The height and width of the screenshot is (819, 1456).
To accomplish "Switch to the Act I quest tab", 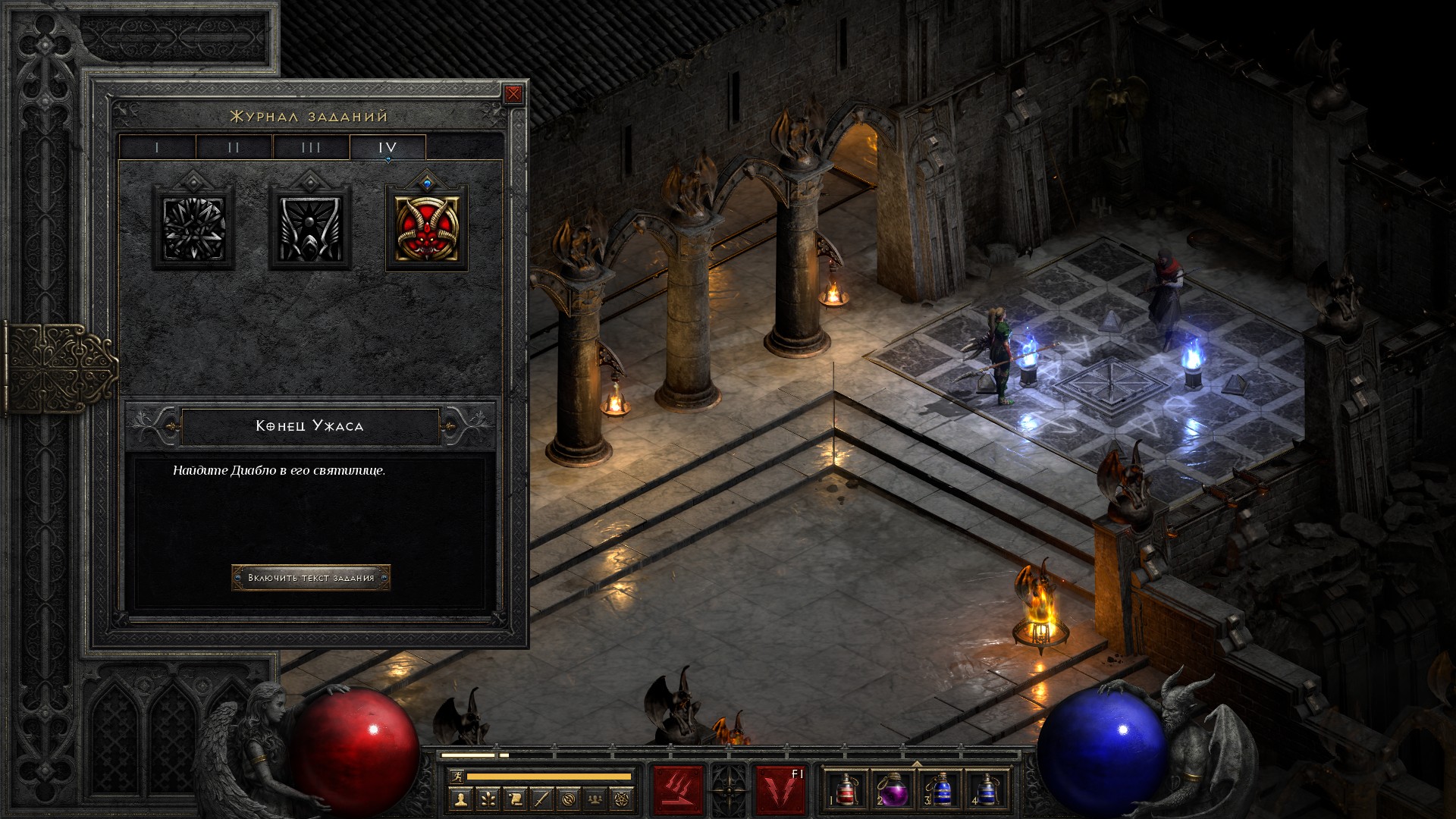I will click(x=157, y=147).
